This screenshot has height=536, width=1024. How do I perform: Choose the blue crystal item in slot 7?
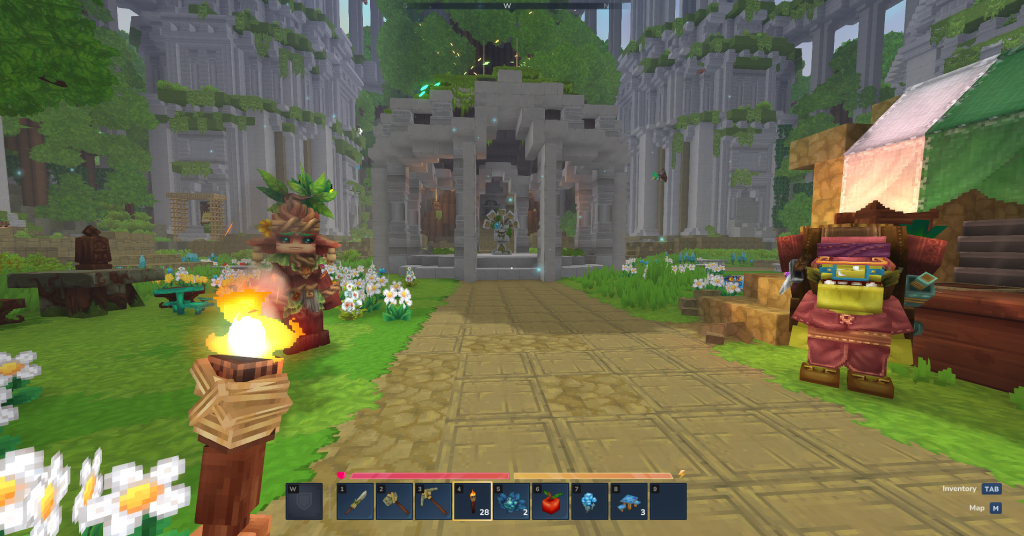(x=589, y=501)
